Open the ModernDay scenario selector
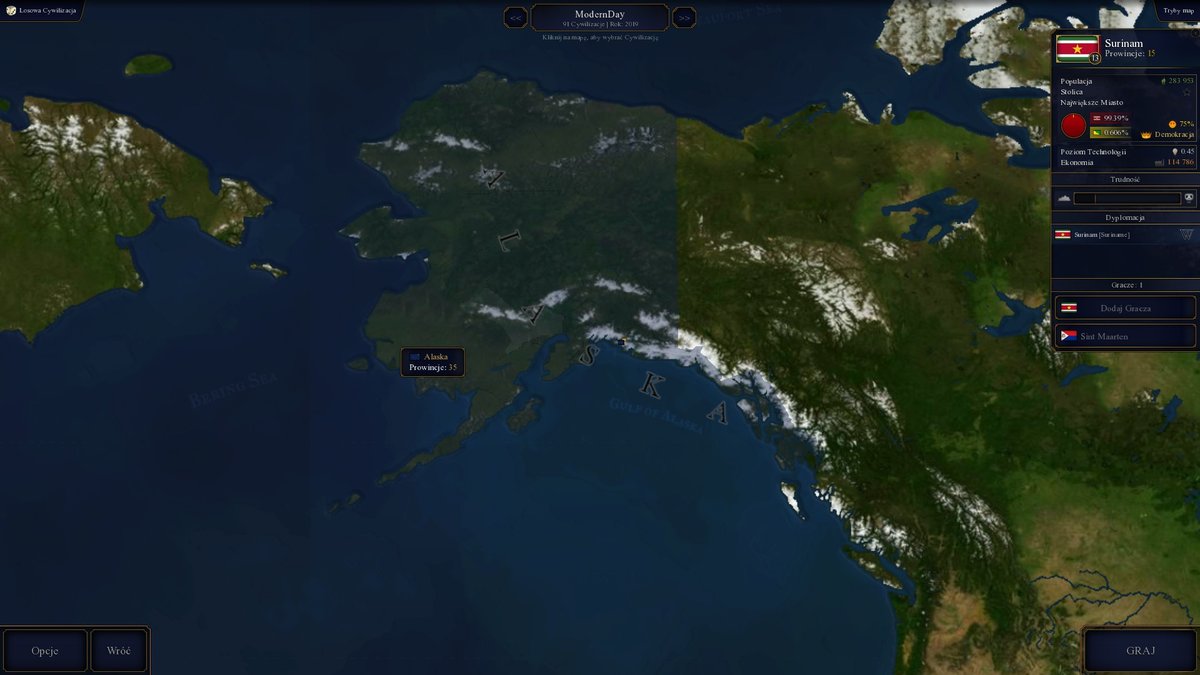Screen dimensions: 1200x675 (x=600, y=18)
